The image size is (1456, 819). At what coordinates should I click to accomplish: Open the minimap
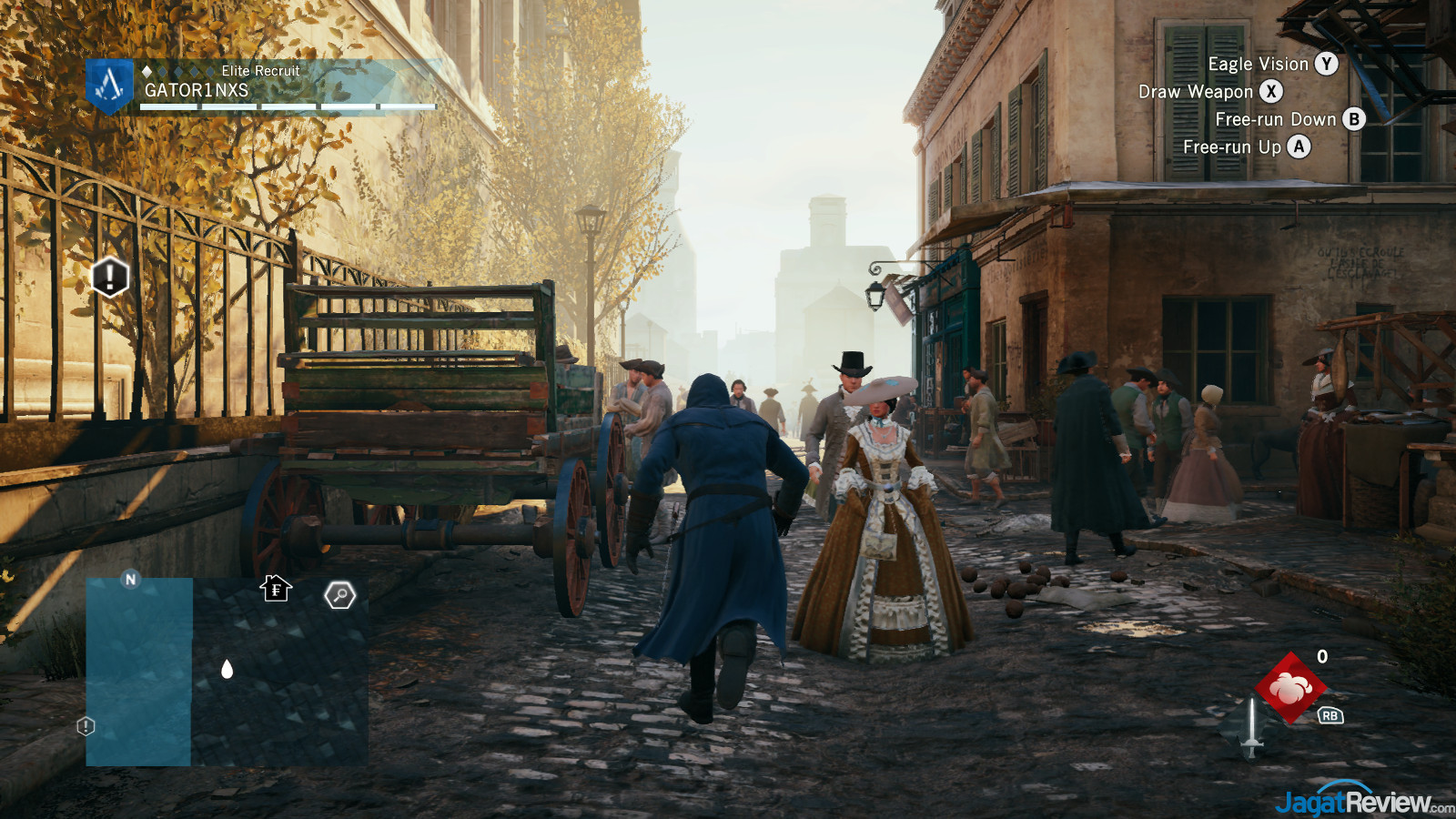227,672
